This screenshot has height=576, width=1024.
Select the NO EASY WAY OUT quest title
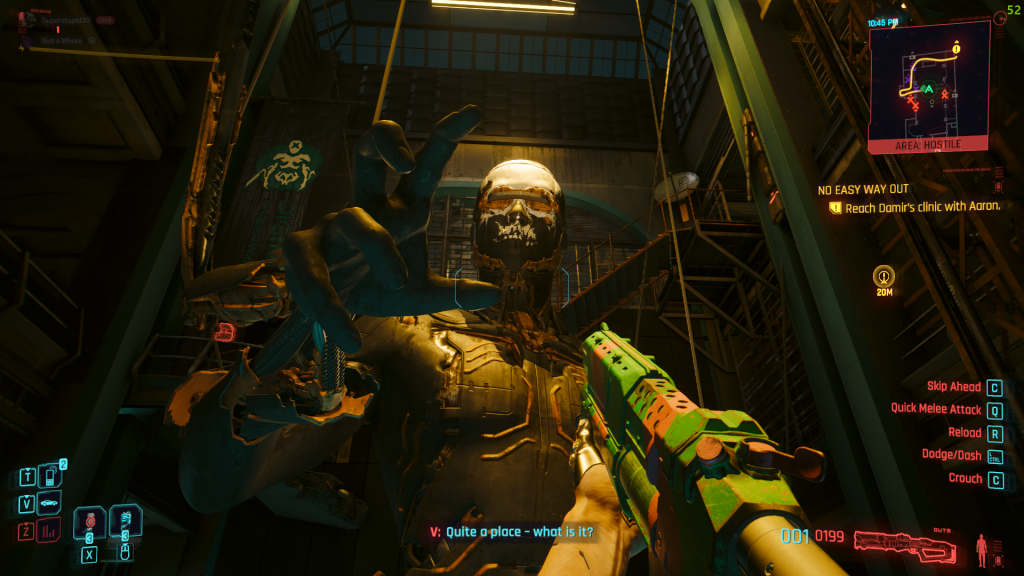coord(863,189)
